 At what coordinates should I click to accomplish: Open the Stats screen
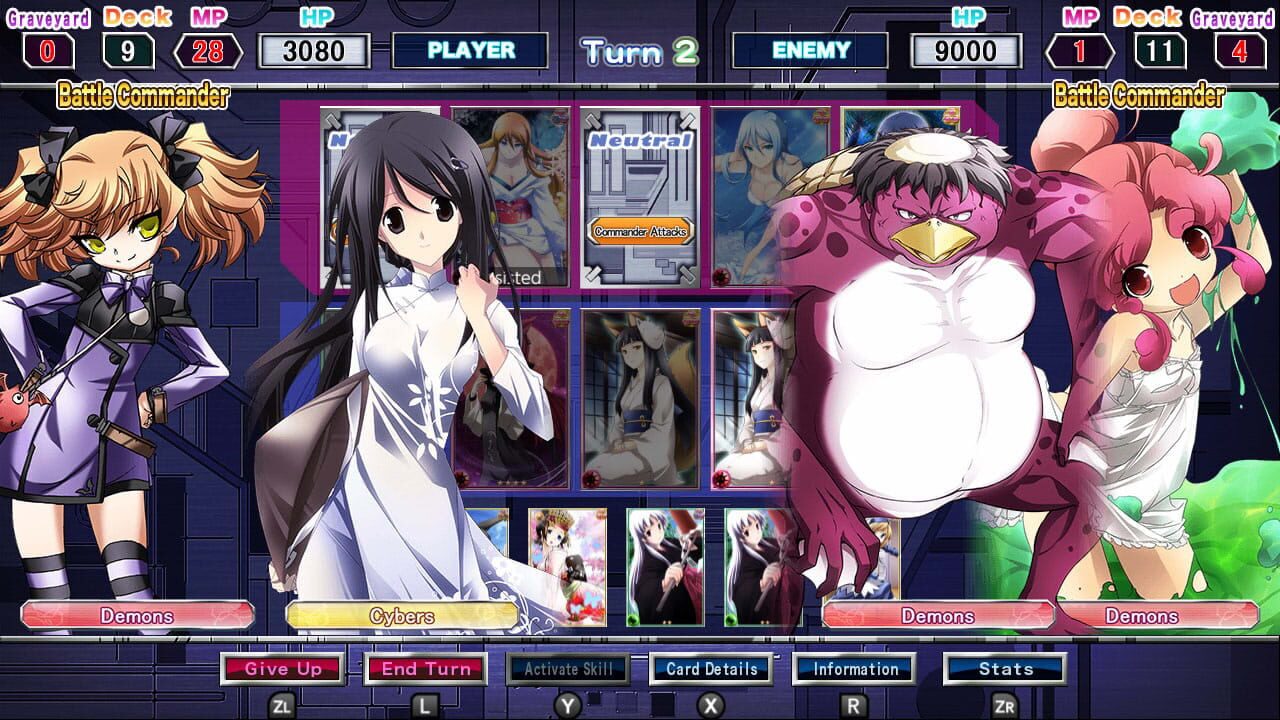click(1005, 670)
